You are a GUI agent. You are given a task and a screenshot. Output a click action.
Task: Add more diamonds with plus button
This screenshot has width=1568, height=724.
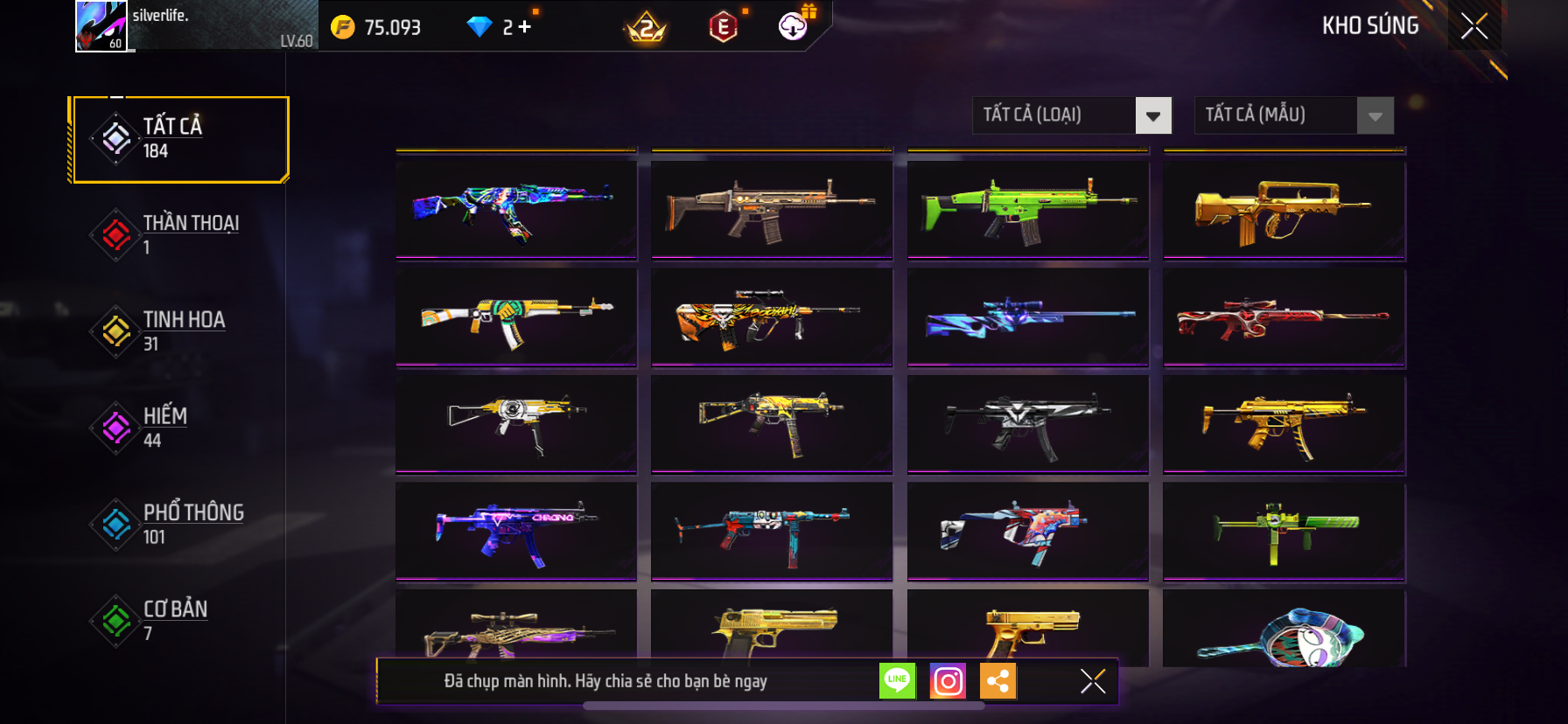524,27
